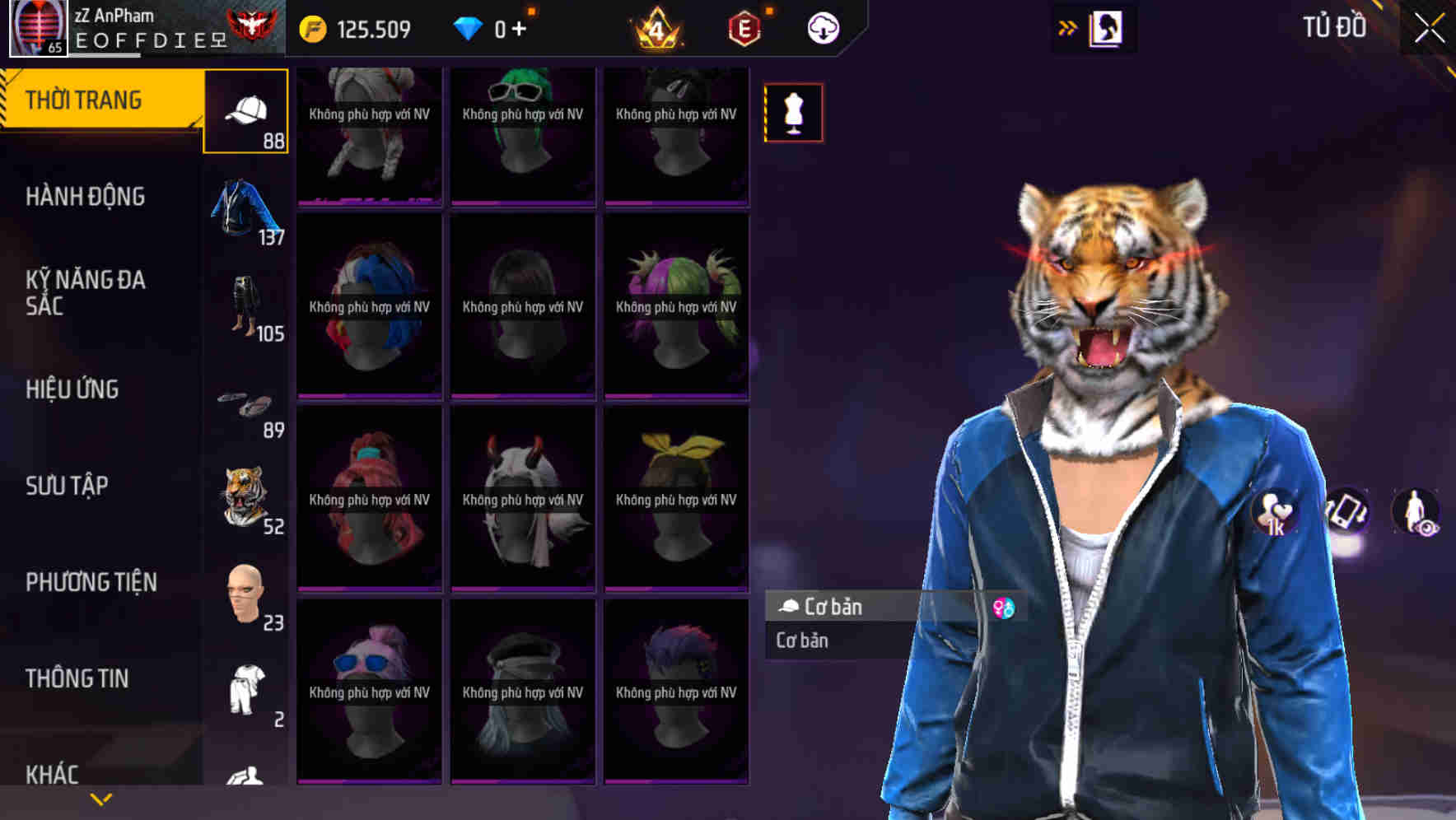The height and width of the screenshot is (820, 1456).
Task: Open the tiger mask collection category
Action: [245, 494]
